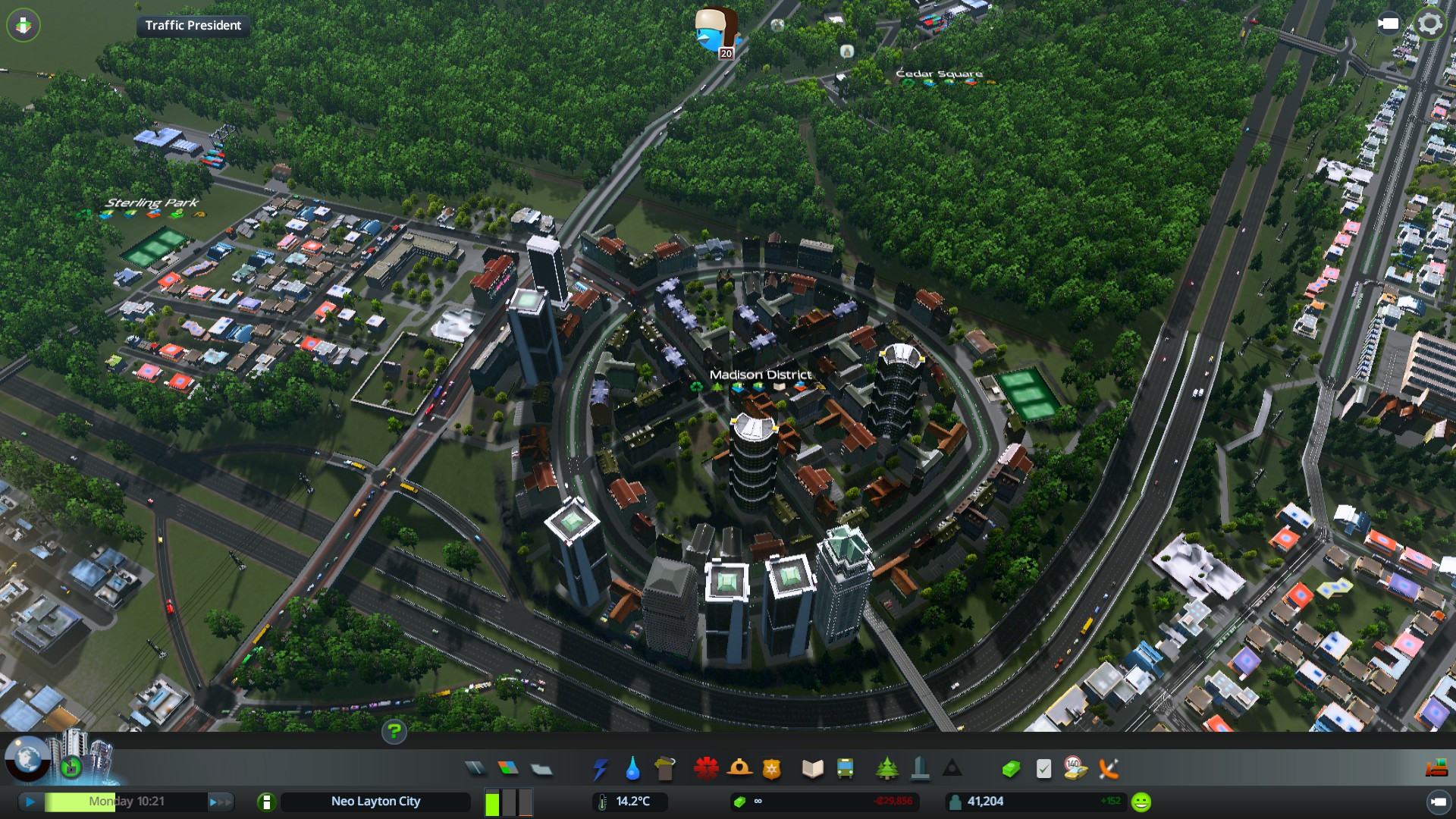Open the Police badge menu
Viewport: 1456px width, 819px height.
772,769
